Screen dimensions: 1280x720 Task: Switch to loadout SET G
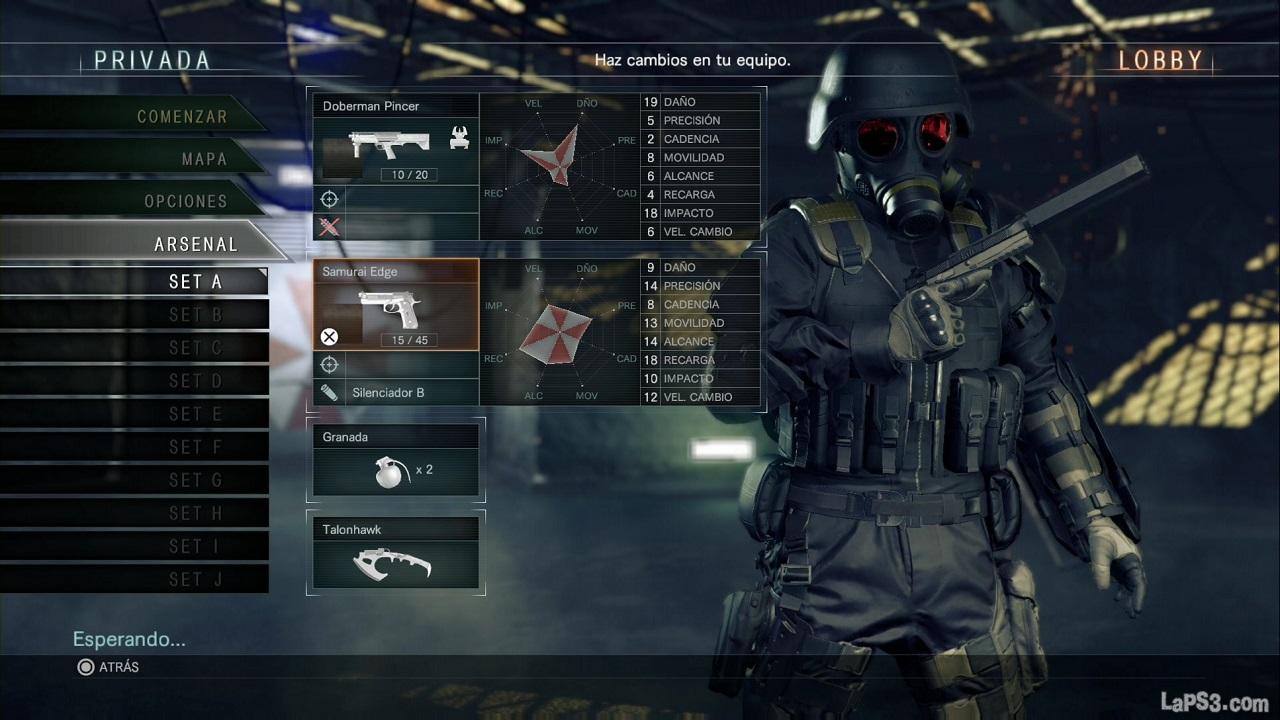pyautogui.click(x=195, y=479)
